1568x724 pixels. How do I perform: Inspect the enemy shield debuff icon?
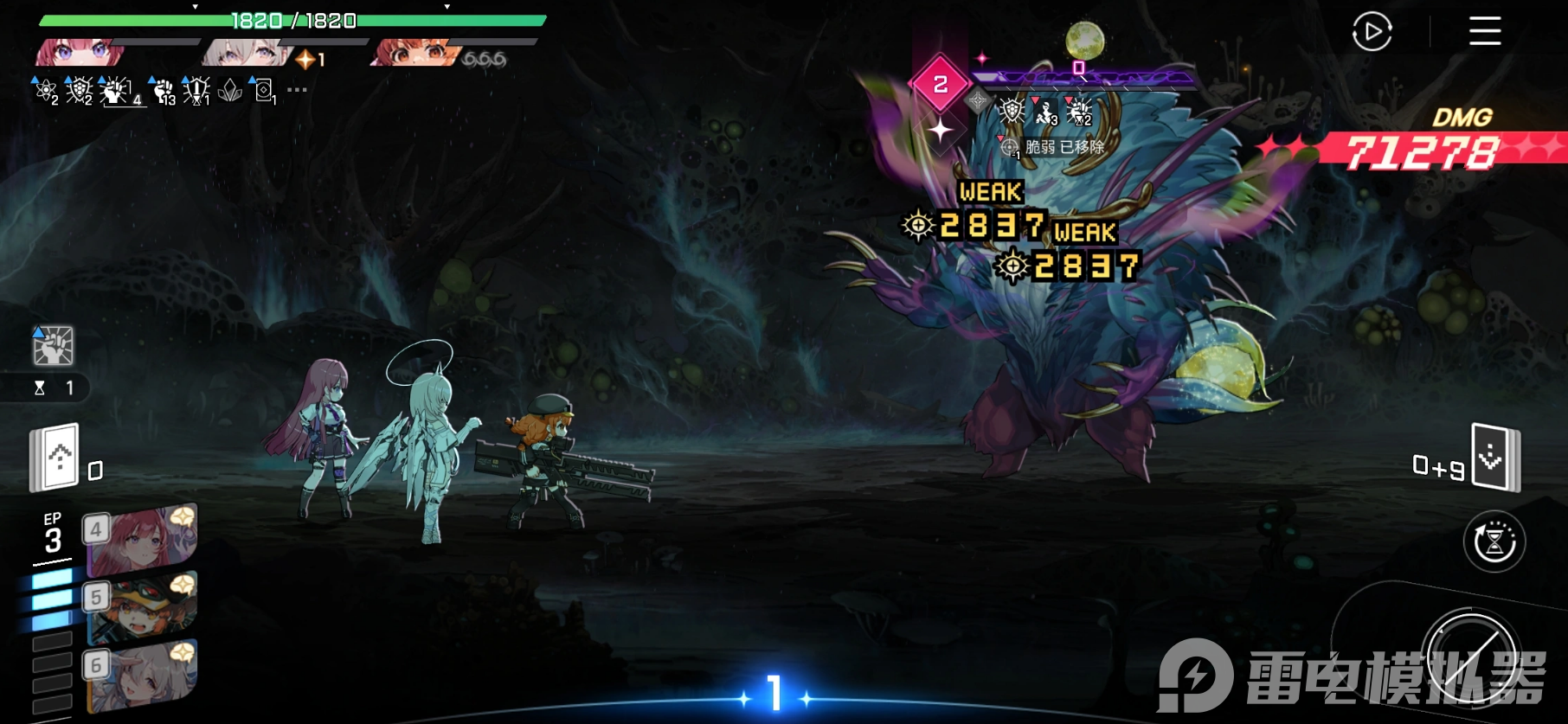click(x=1011, y=112)
